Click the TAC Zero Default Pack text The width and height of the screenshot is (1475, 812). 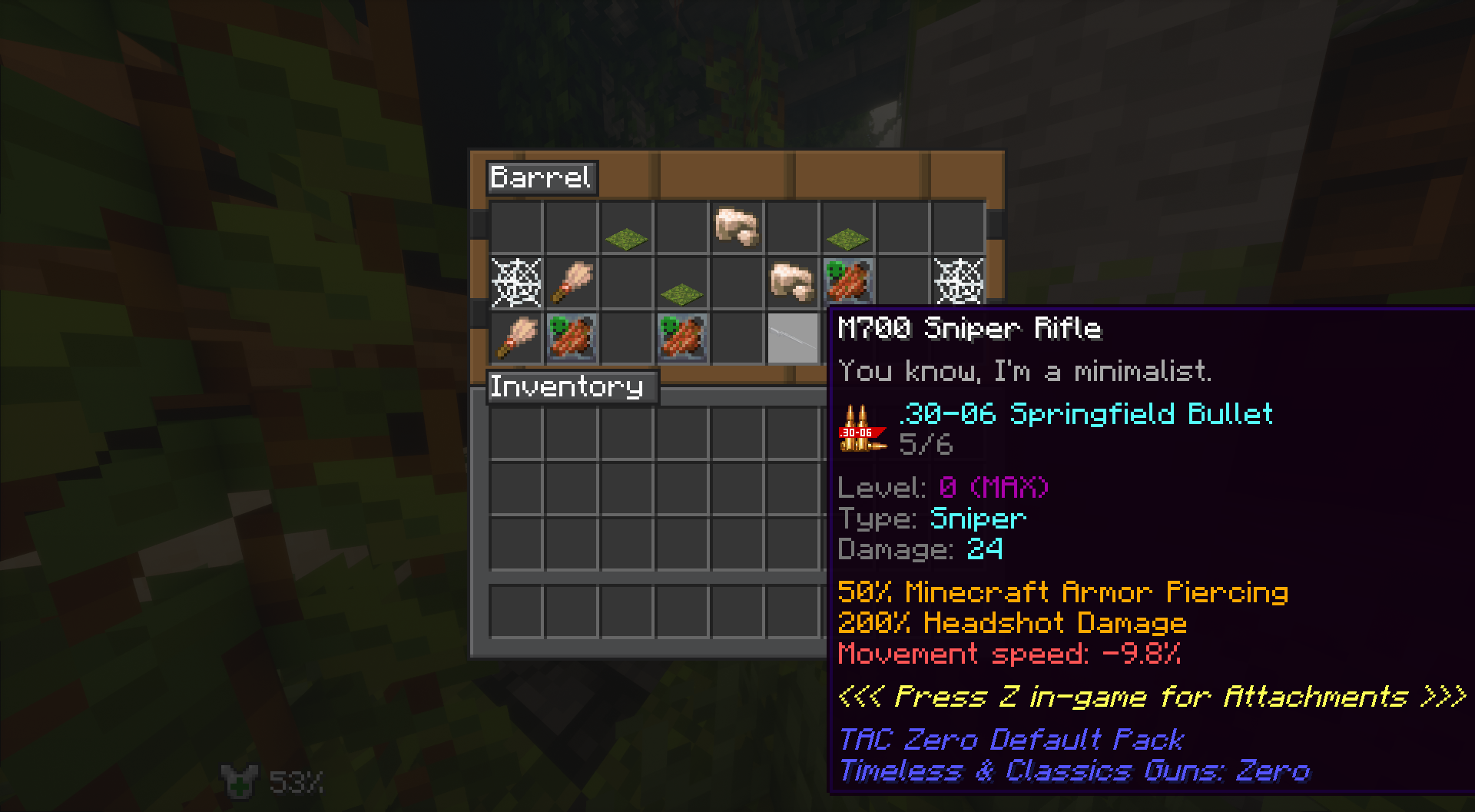(1011, 740)
